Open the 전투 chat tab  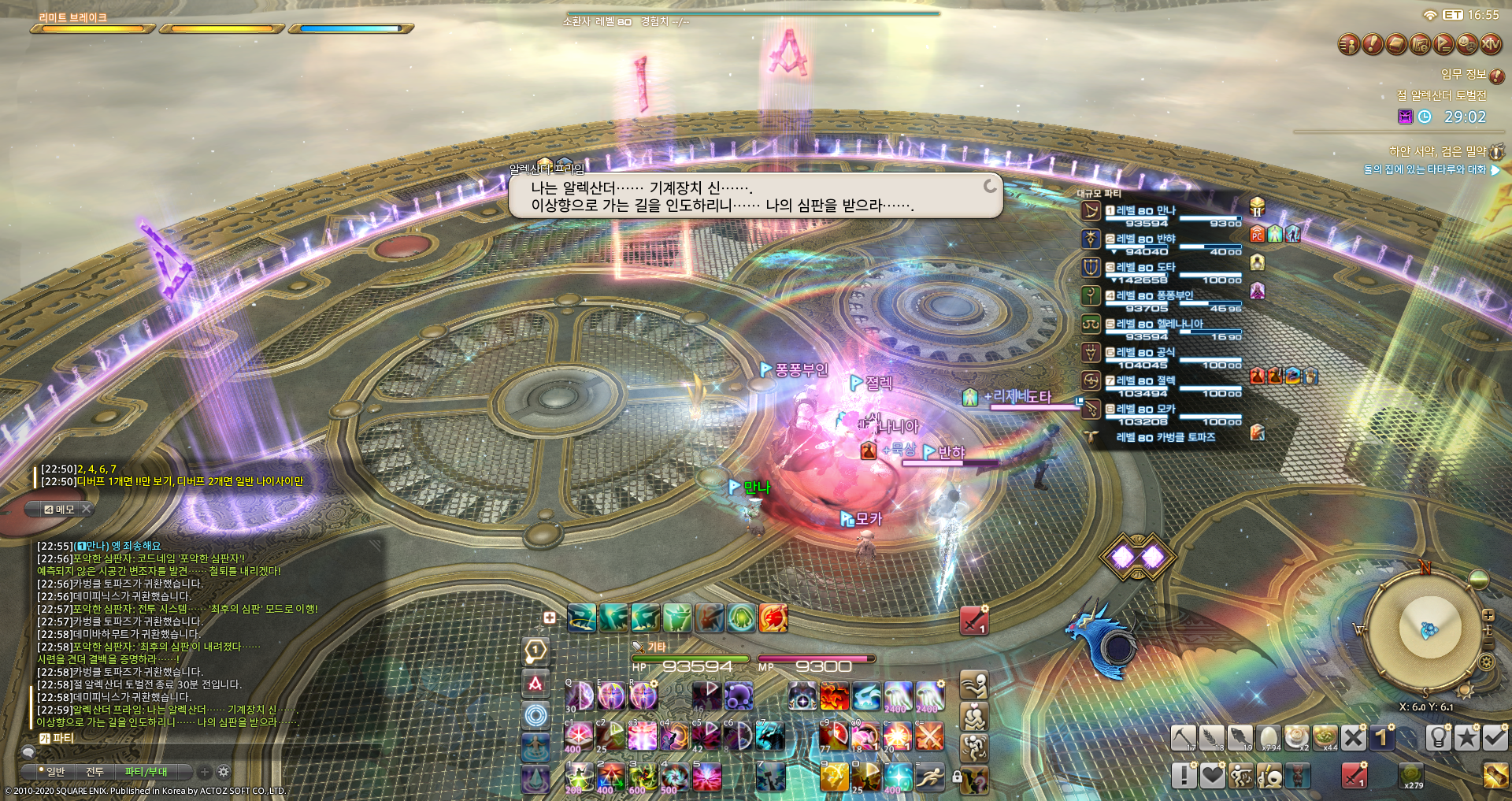tap(95, 772)
